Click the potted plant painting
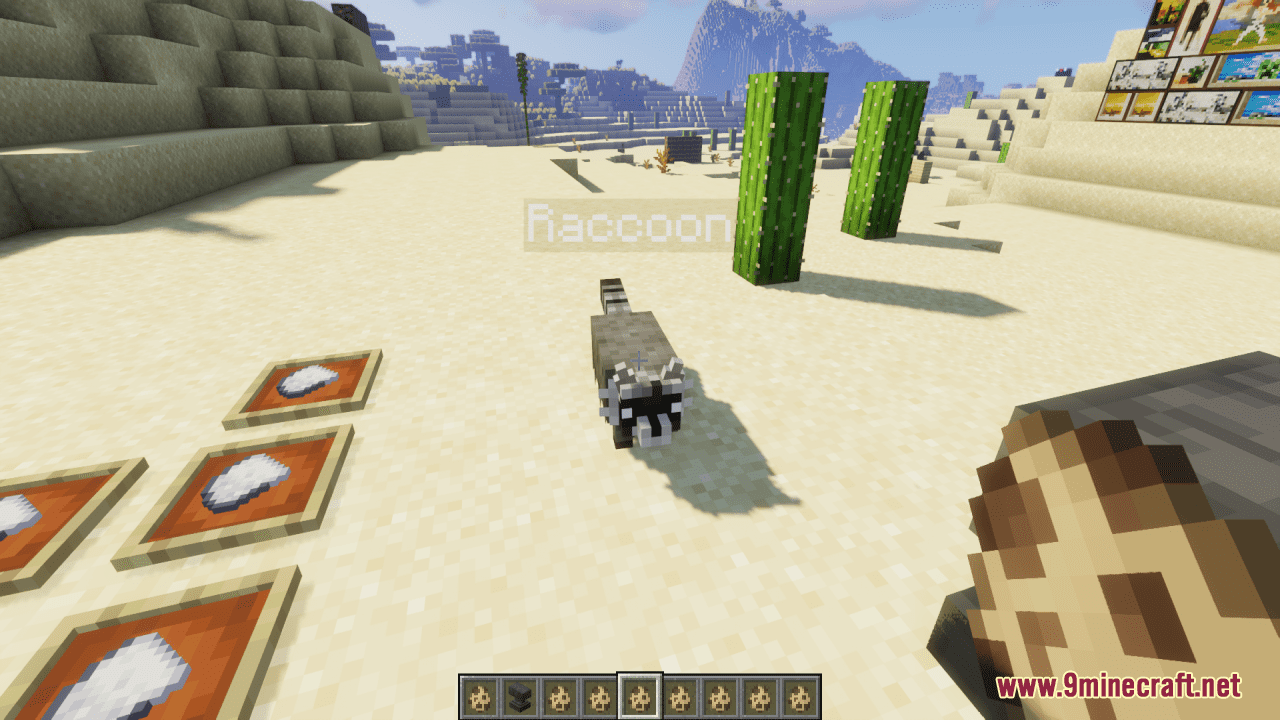The height and width of the screenshot is (720, 1280). click(1194, 74)
